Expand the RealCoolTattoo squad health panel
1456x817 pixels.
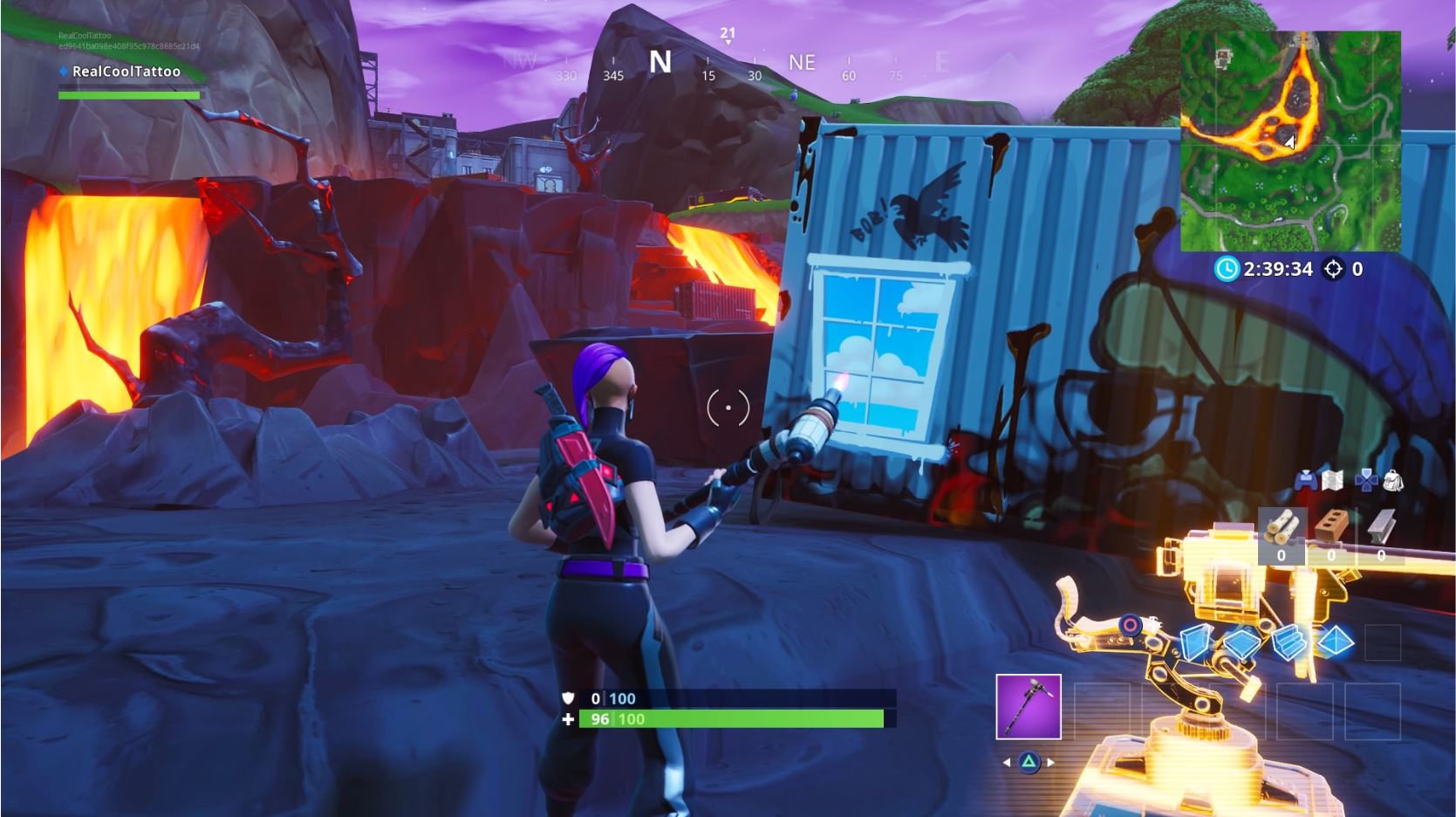(x=126, y=72)
